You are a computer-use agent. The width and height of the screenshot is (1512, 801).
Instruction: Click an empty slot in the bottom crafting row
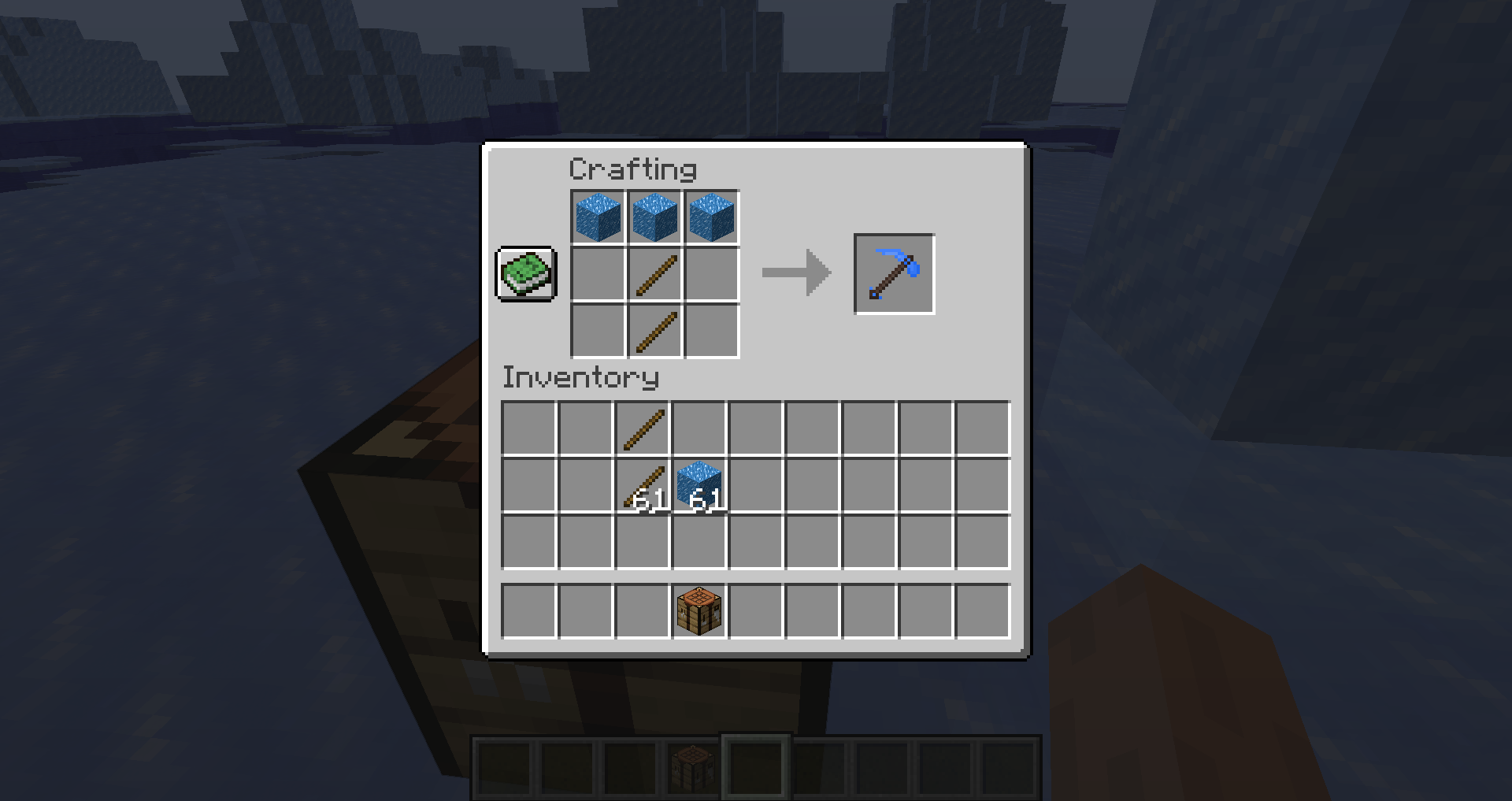pyautogui.click(x=597, y=331)
